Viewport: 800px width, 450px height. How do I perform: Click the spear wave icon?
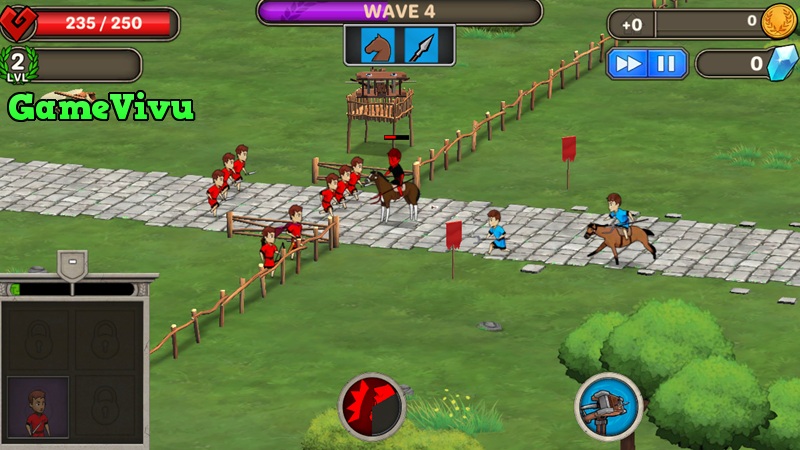421,45
